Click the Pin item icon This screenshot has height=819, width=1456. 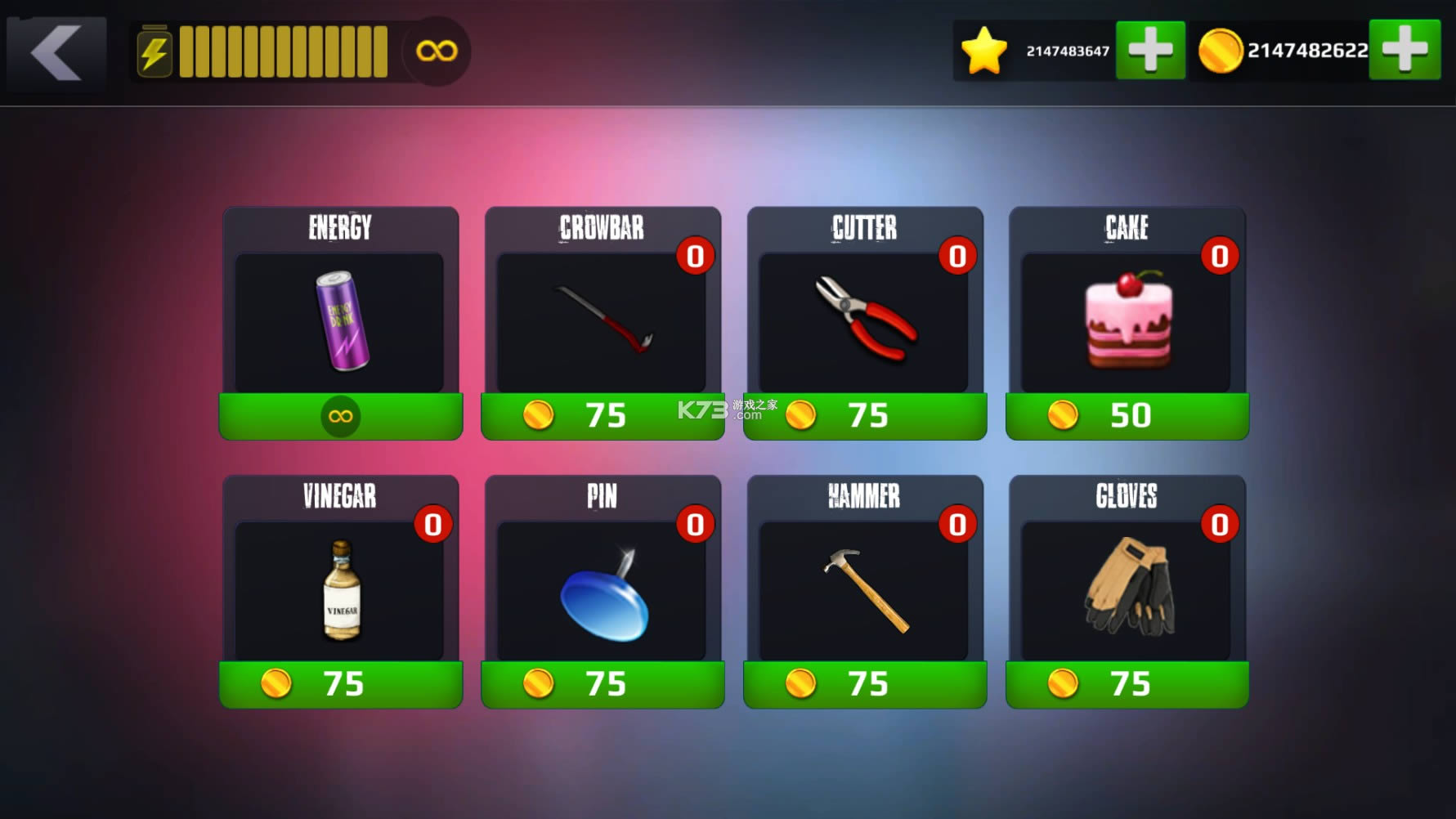(603, 590)
